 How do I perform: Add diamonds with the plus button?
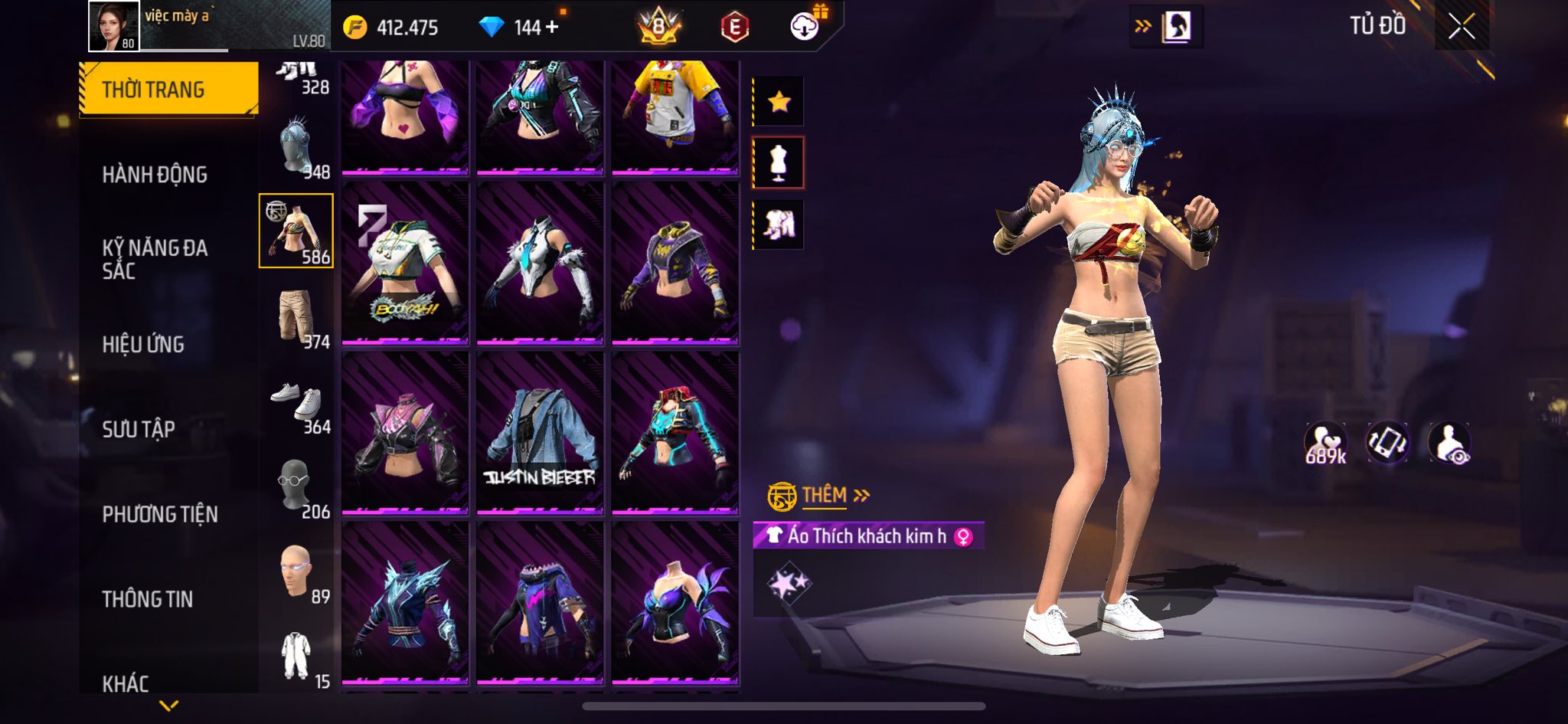point(552,28)
